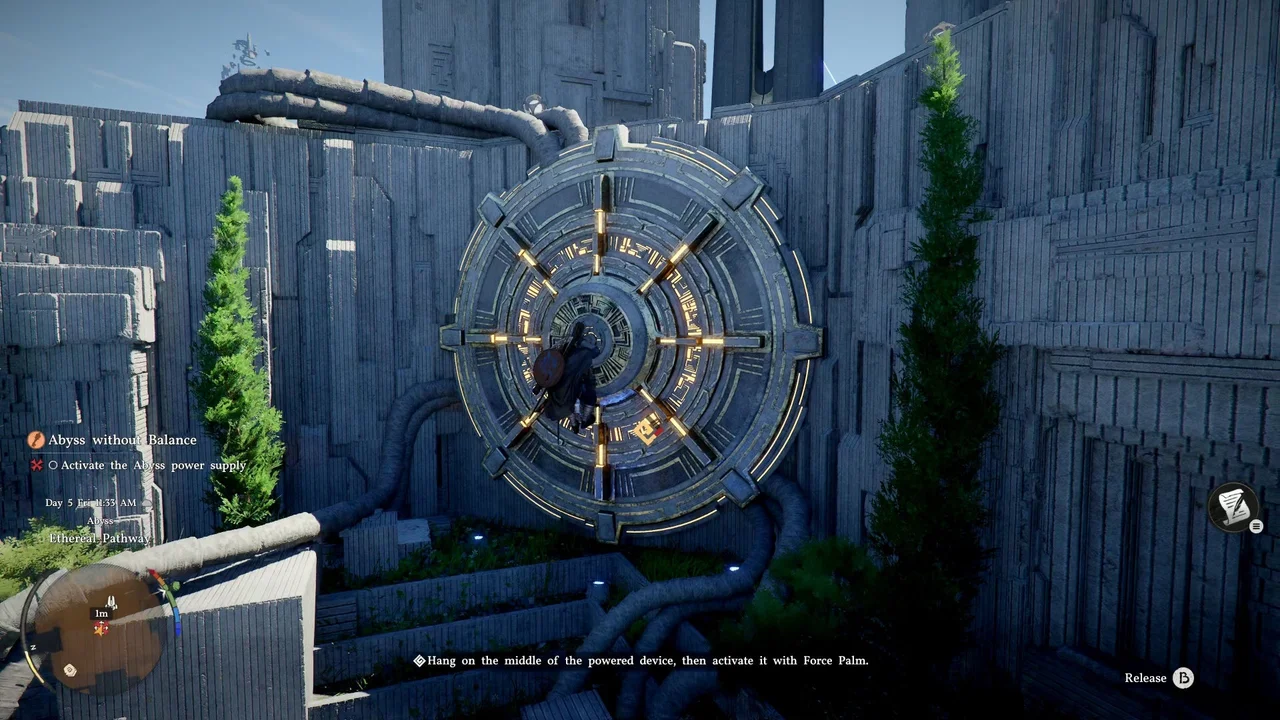Click the orange quest icon beside Abyss without Balance
This screenshot has height=720, width=1280.
coord(36,440)
